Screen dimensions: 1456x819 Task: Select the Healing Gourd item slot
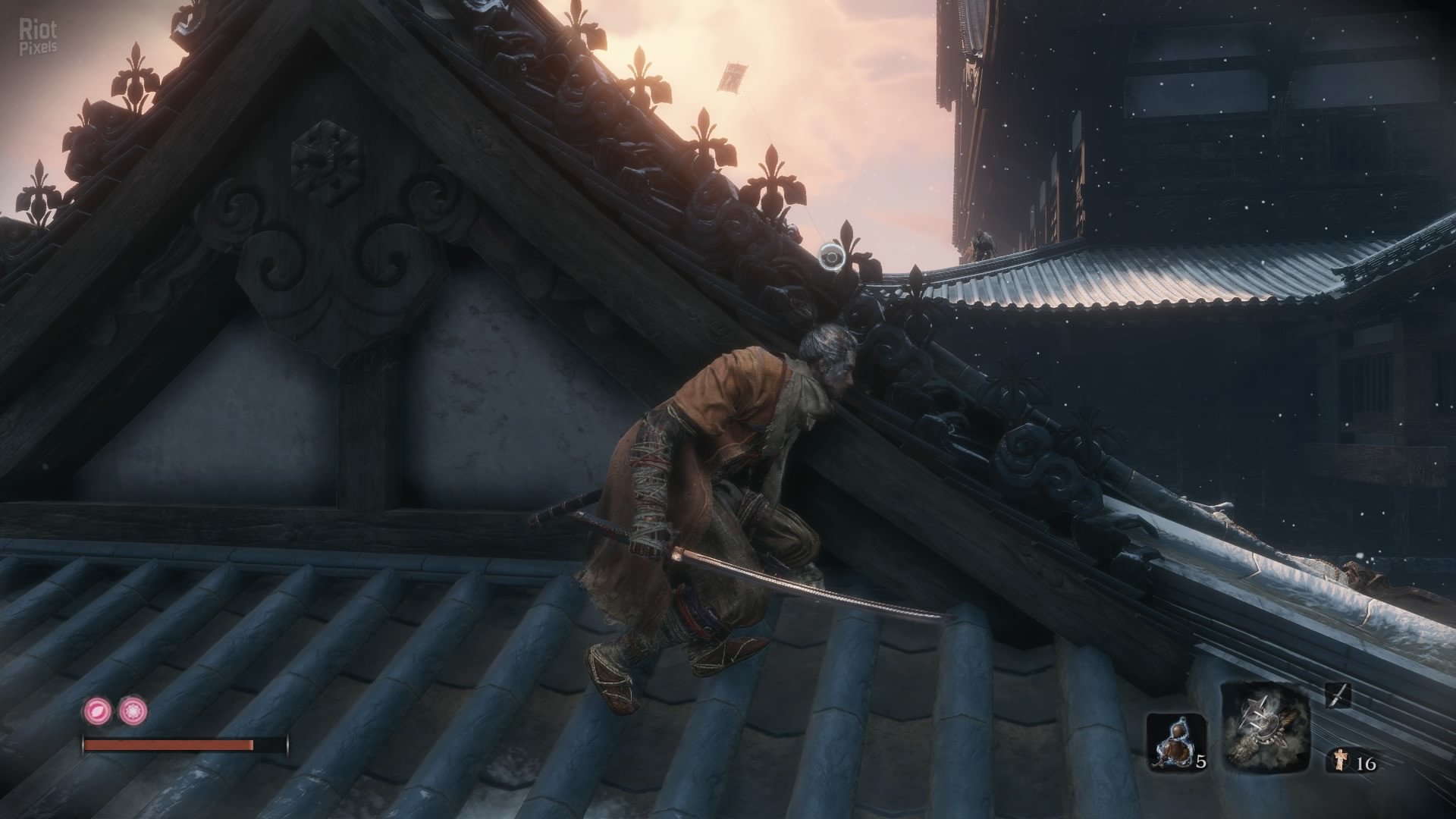(1175, 743)
